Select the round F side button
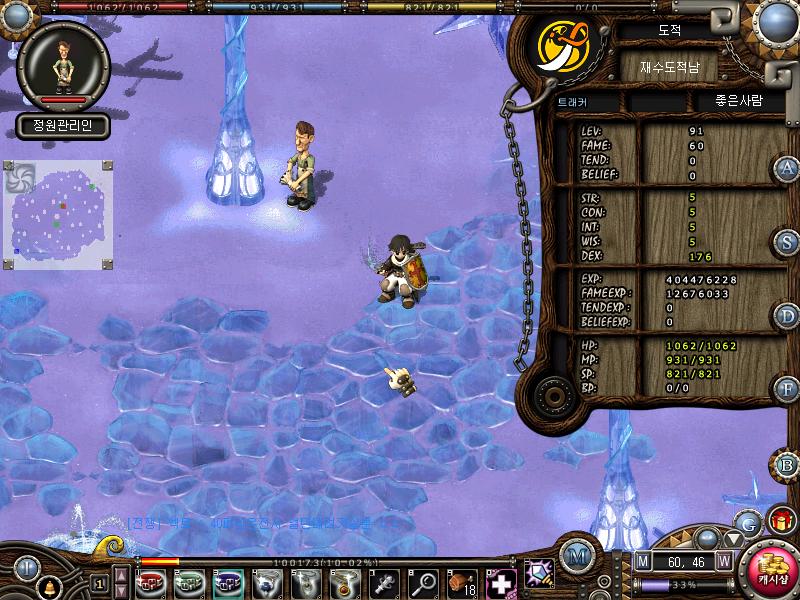 click(787, 389)
